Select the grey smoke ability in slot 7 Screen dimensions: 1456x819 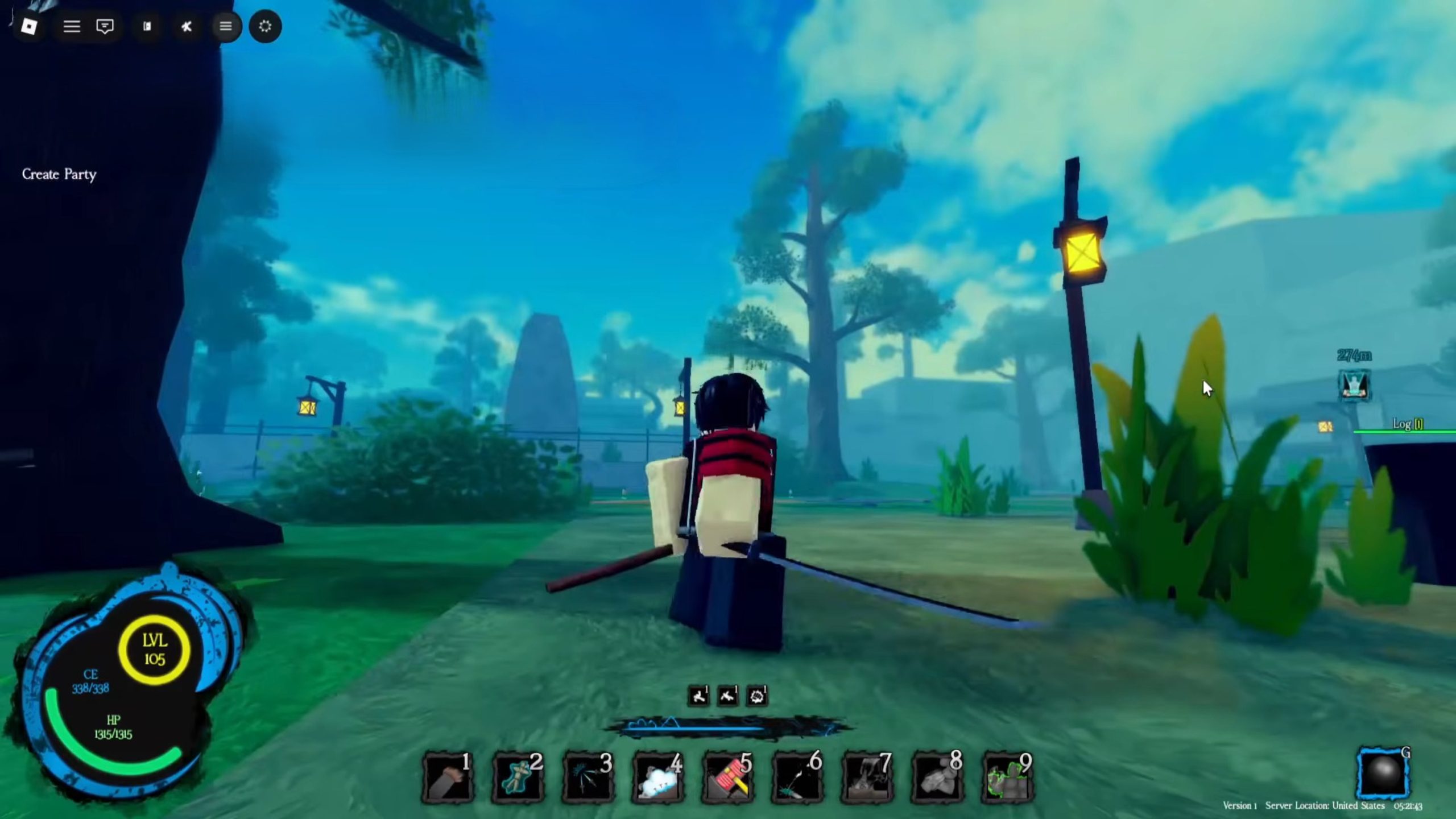(x=868, y=777)
